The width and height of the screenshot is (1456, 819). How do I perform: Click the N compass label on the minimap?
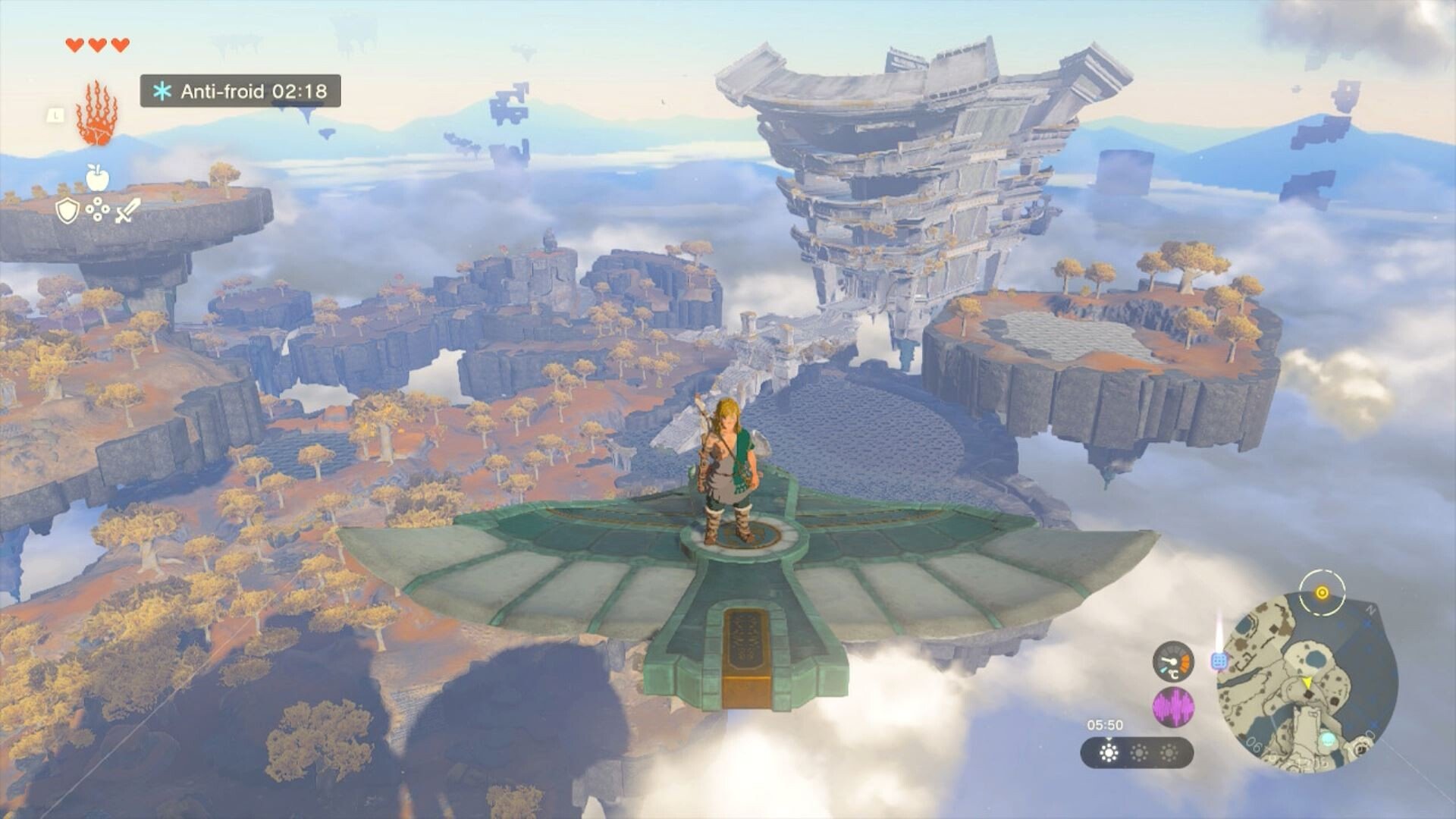tap(1370, 609)
